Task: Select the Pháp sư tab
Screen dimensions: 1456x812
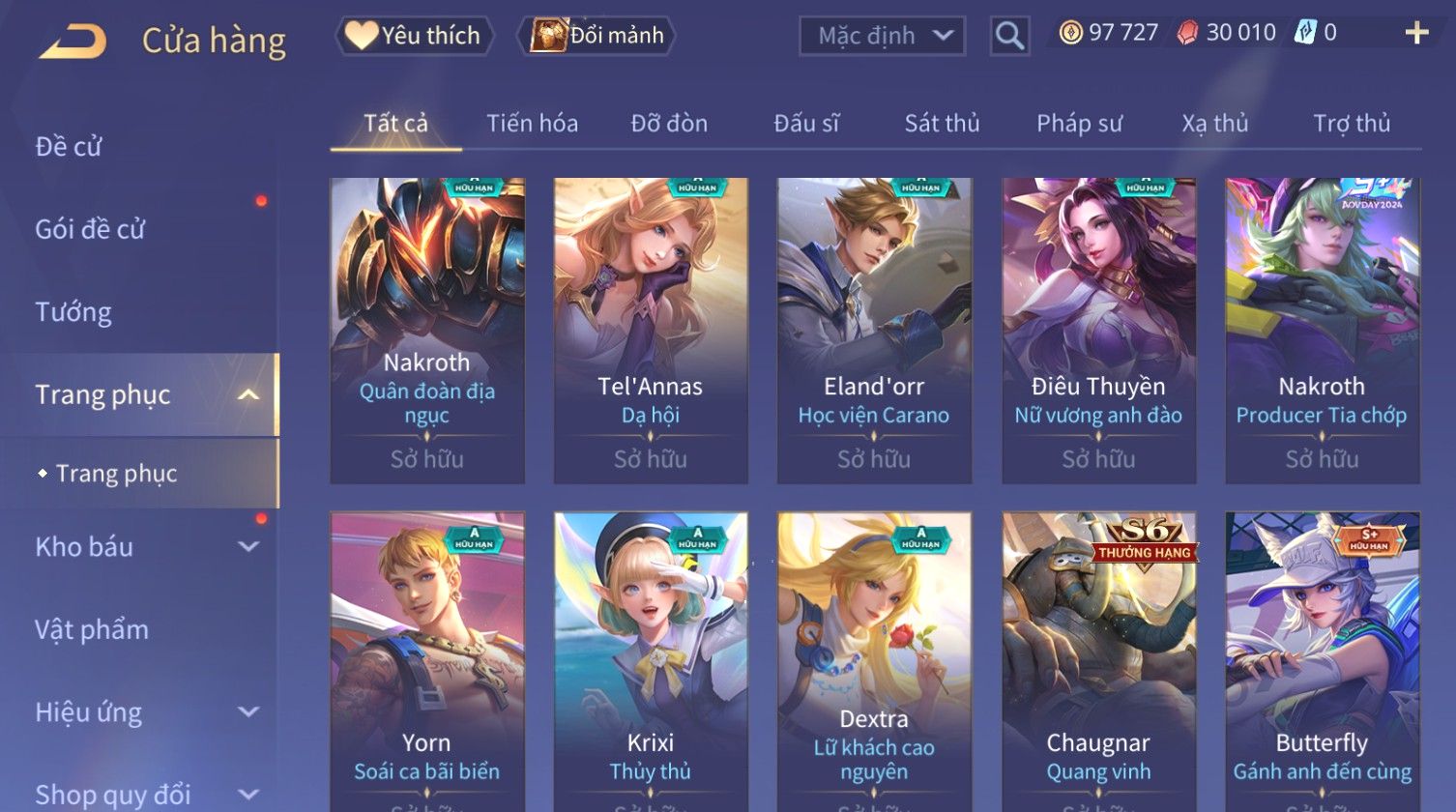Action: (x=1079, y=124)
